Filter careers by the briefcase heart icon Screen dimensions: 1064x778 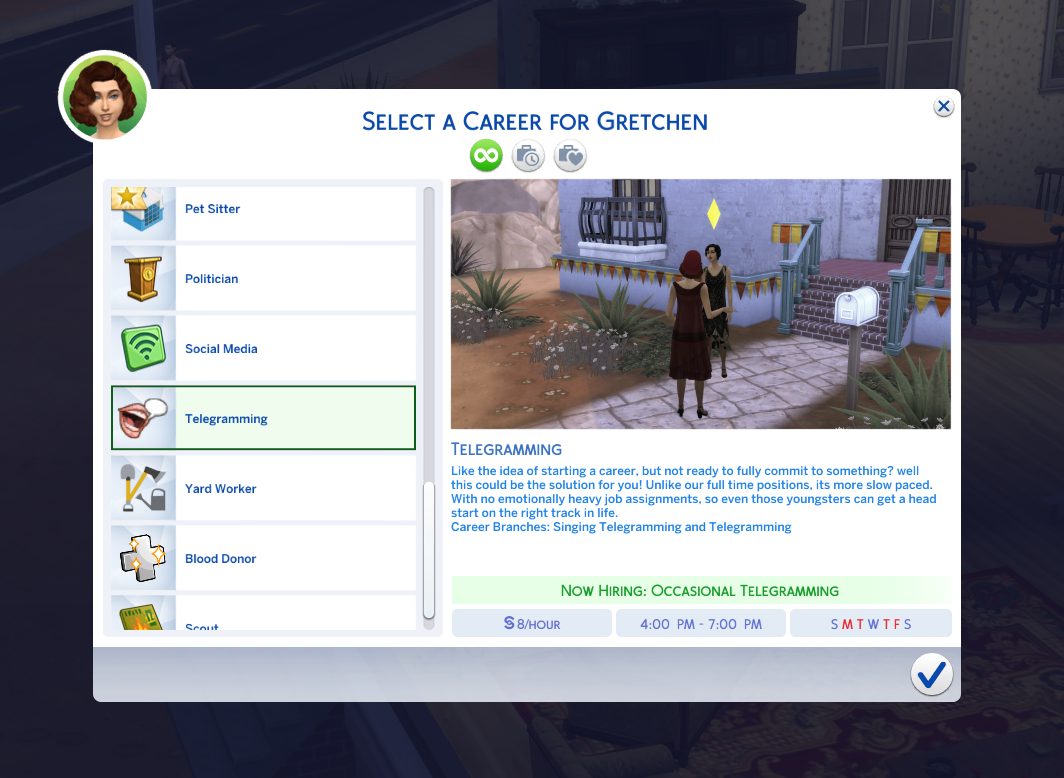pyautogui.click(x=570, y=156)
